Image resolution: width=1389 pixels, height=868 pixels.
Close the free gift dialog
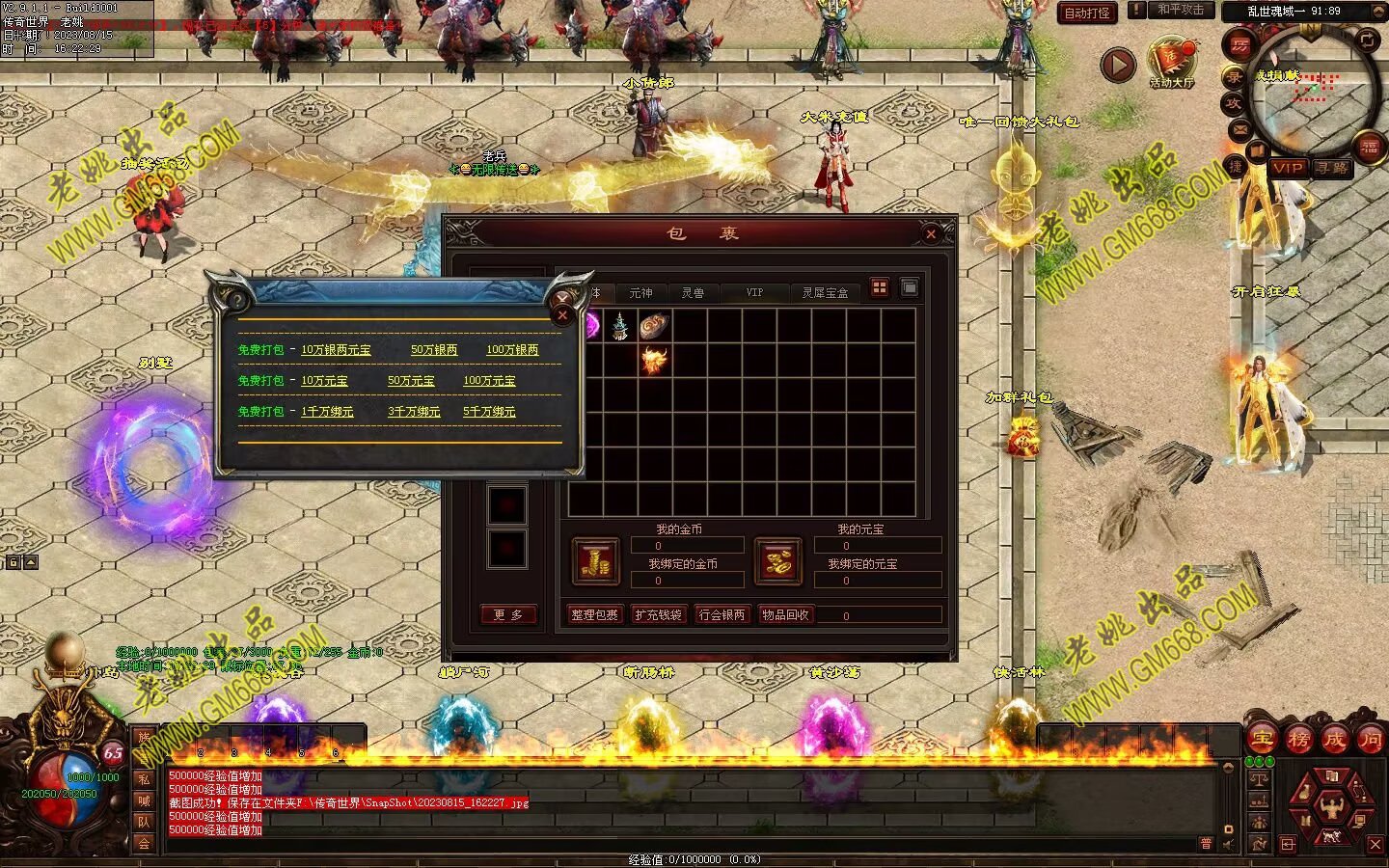point(563,314)
